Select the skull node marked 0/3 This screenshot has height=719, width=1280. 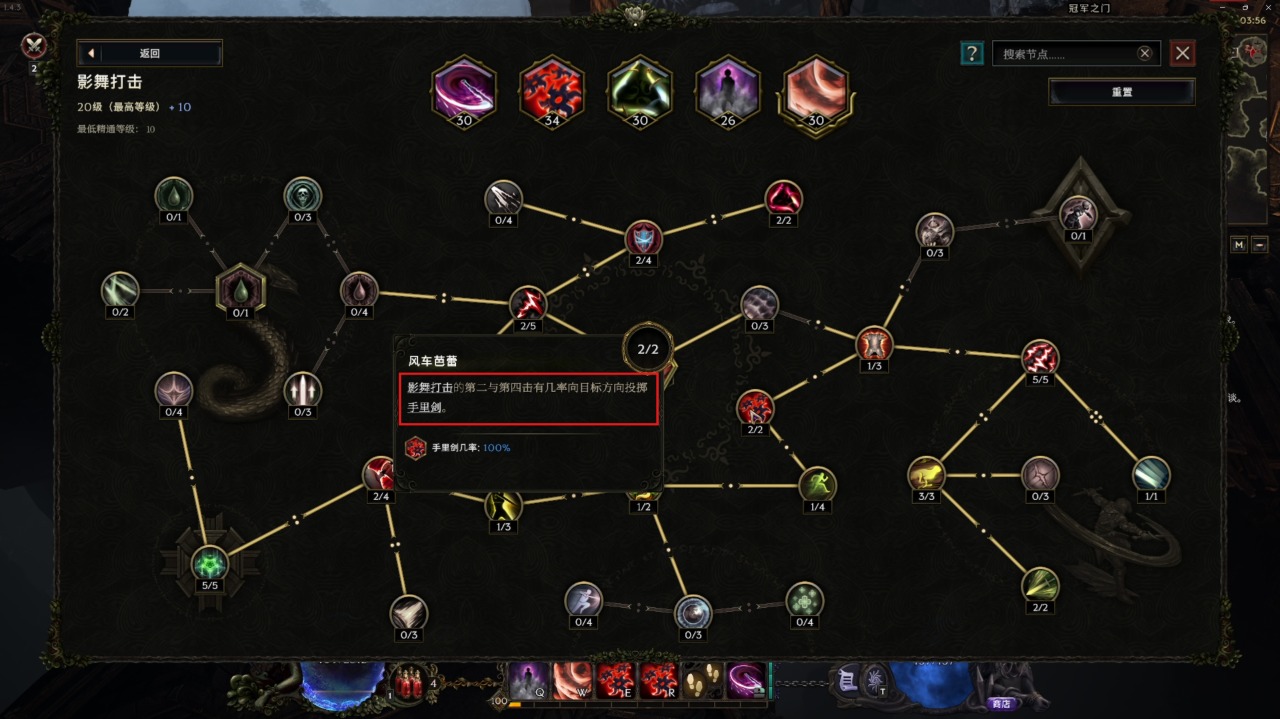click(x=302, y=194)
